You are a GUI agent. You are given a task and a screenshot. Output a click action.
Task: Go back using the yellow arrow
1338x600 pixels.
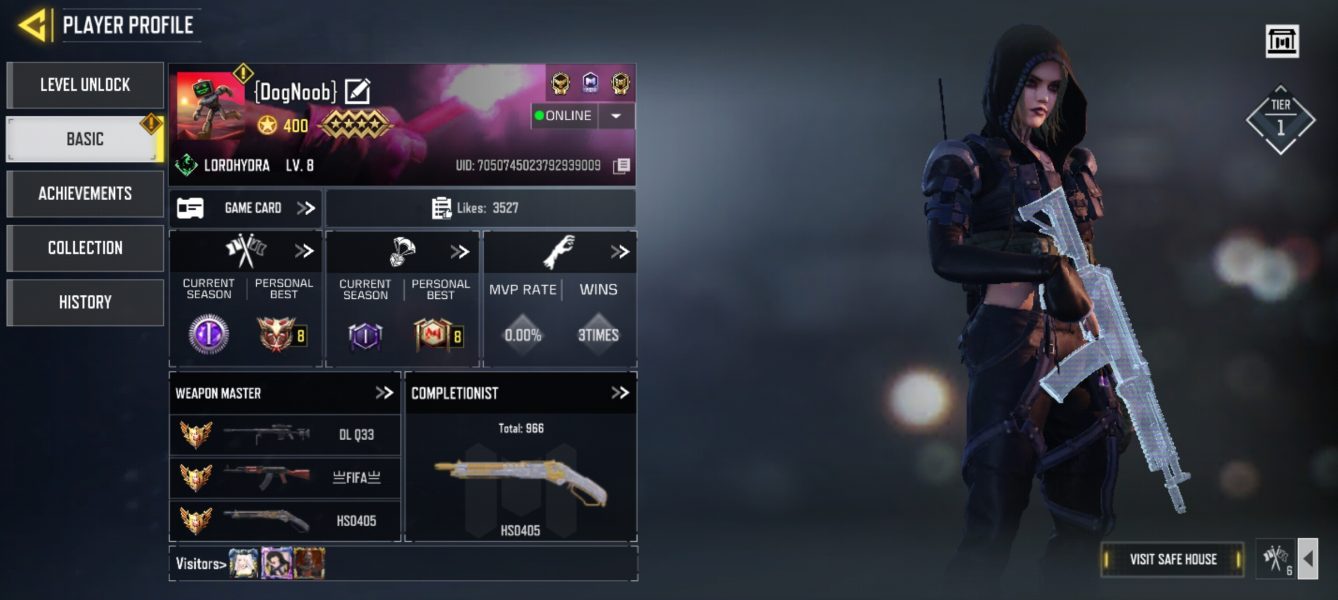click(x=34, y=25)
